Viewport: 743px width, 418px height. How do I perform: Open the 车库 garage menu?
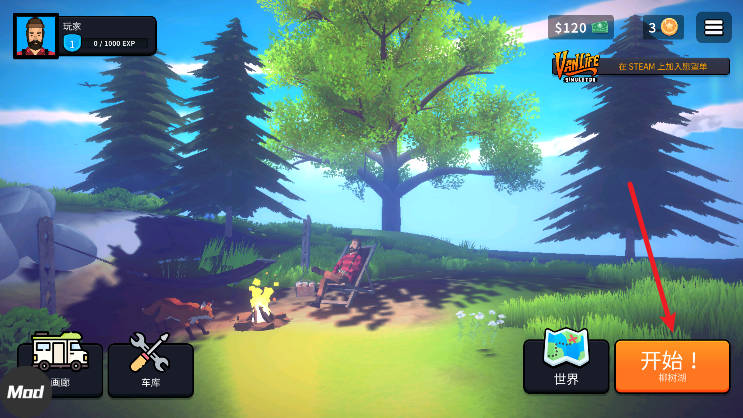point(150,368)
